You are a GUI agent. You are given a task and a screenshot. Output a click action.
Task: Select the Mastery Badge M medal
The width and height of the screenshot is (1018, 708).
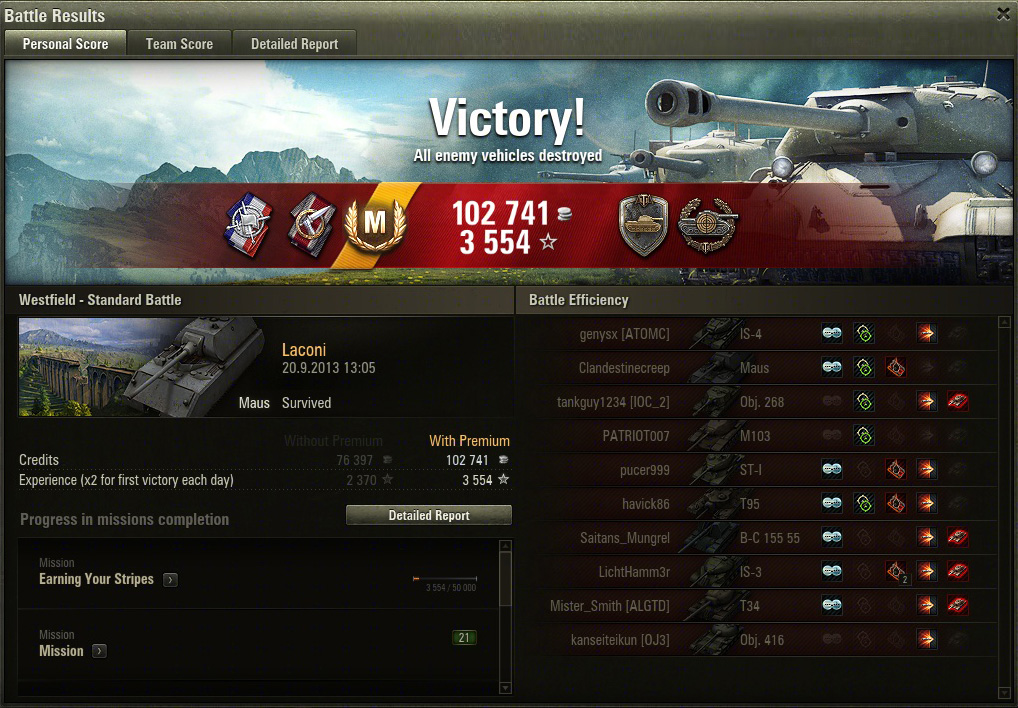pyautogui.click(x=375, y=224)
